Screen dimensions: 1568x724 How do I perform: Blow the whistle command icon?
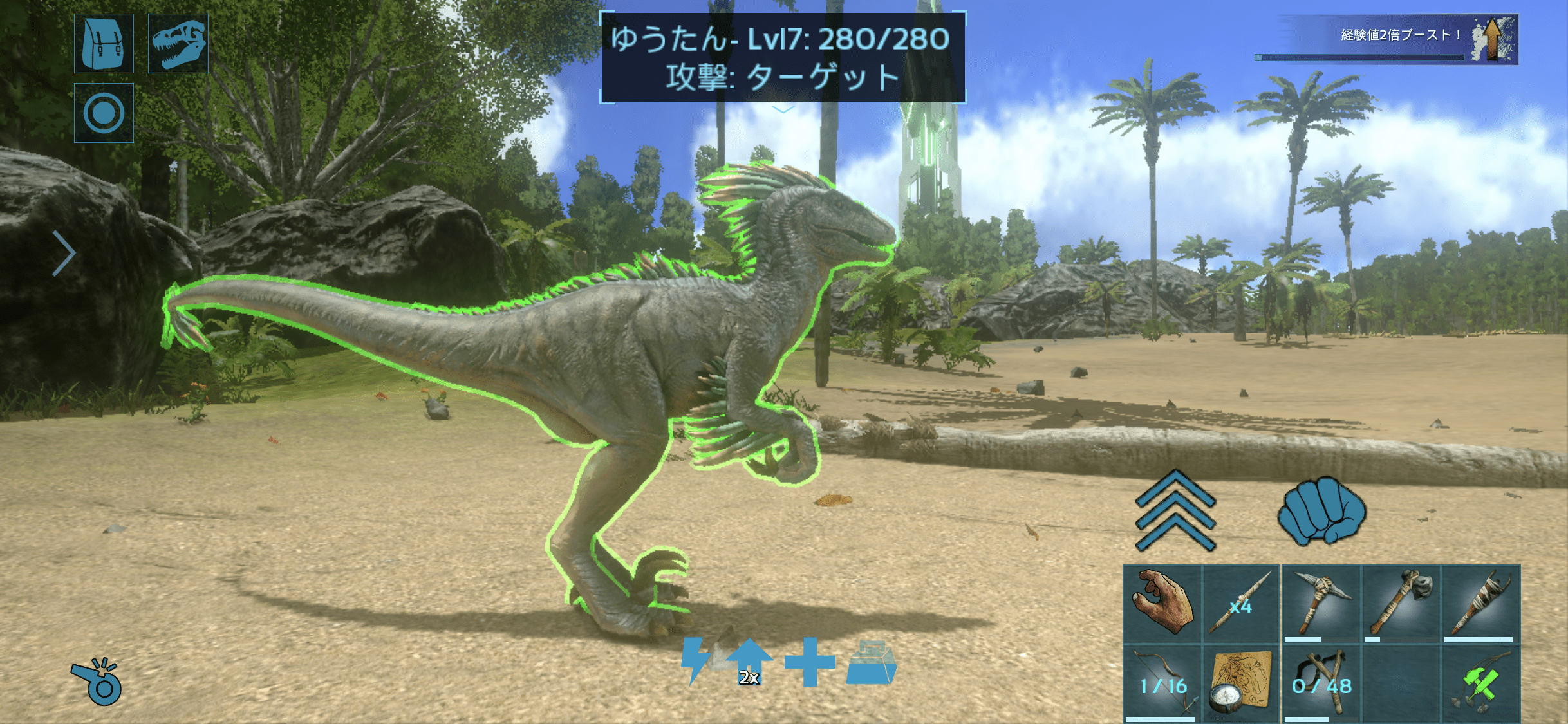97,682
